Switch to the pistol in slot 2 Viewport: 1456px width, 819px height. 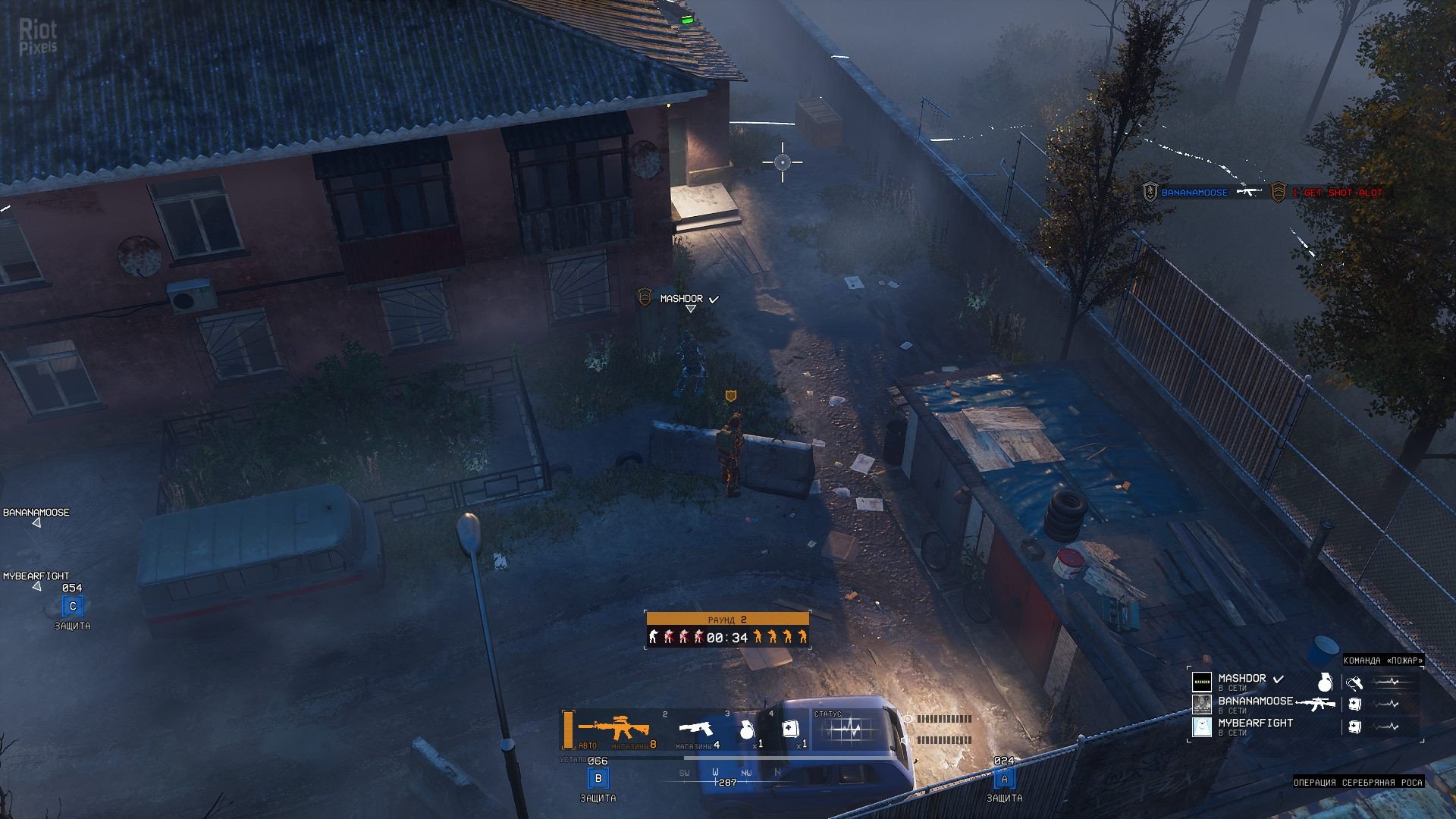point(696,730)
